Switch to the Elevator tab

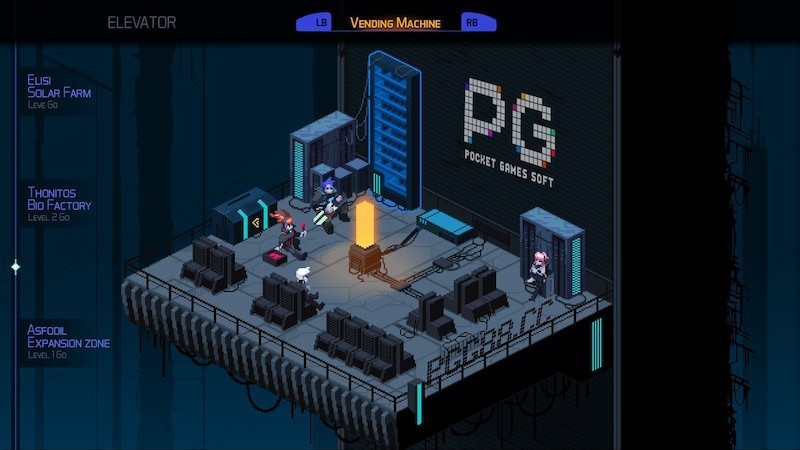tap(141, 22)
